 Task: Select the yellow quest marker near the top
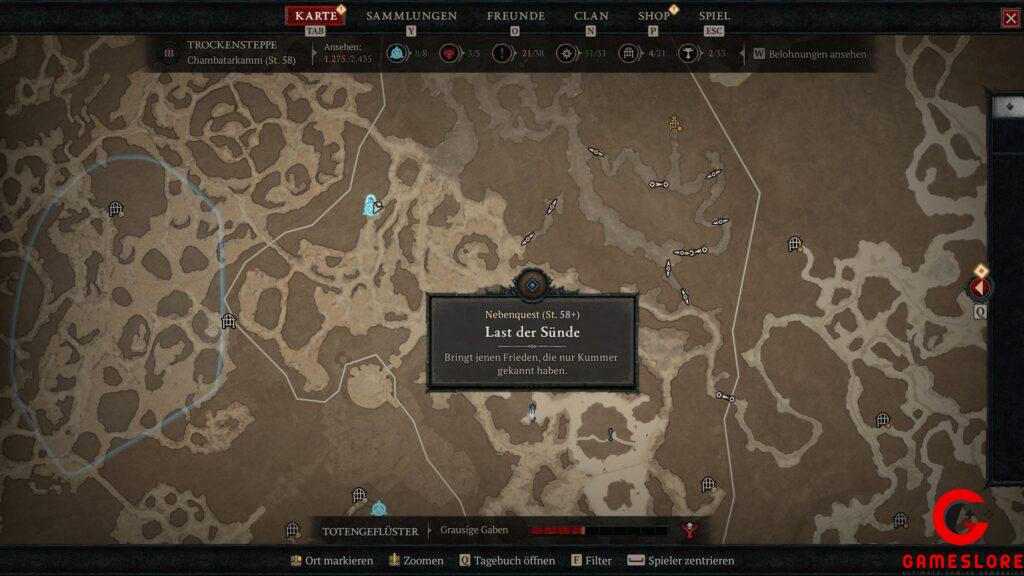(675, 124)
